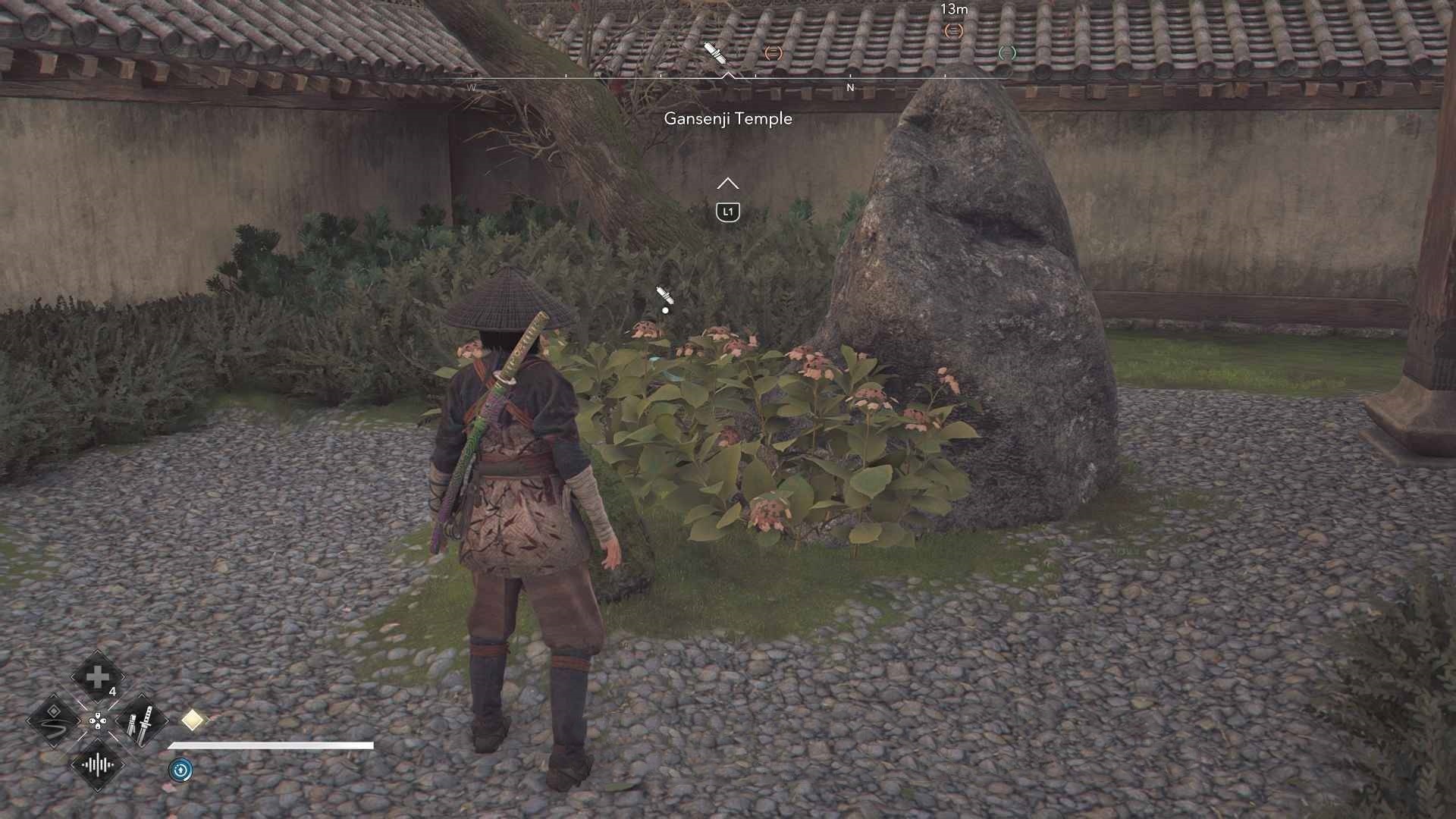
Task: Activate the sound wave whistle icon
Action: pyautogui.click(x=98, y=764)
